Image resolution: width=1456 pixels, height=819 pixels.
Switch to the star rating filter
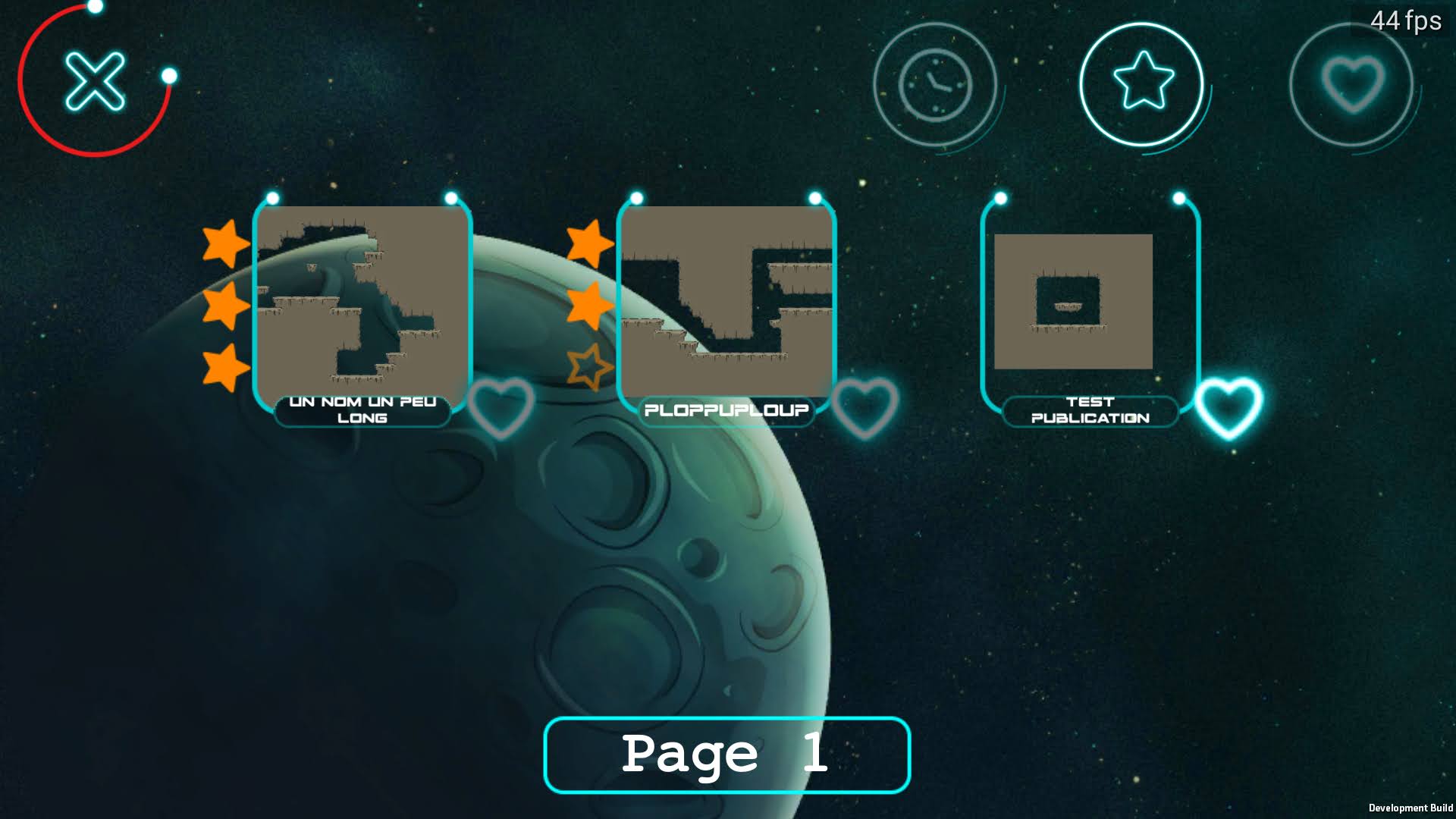point(1142,83)
